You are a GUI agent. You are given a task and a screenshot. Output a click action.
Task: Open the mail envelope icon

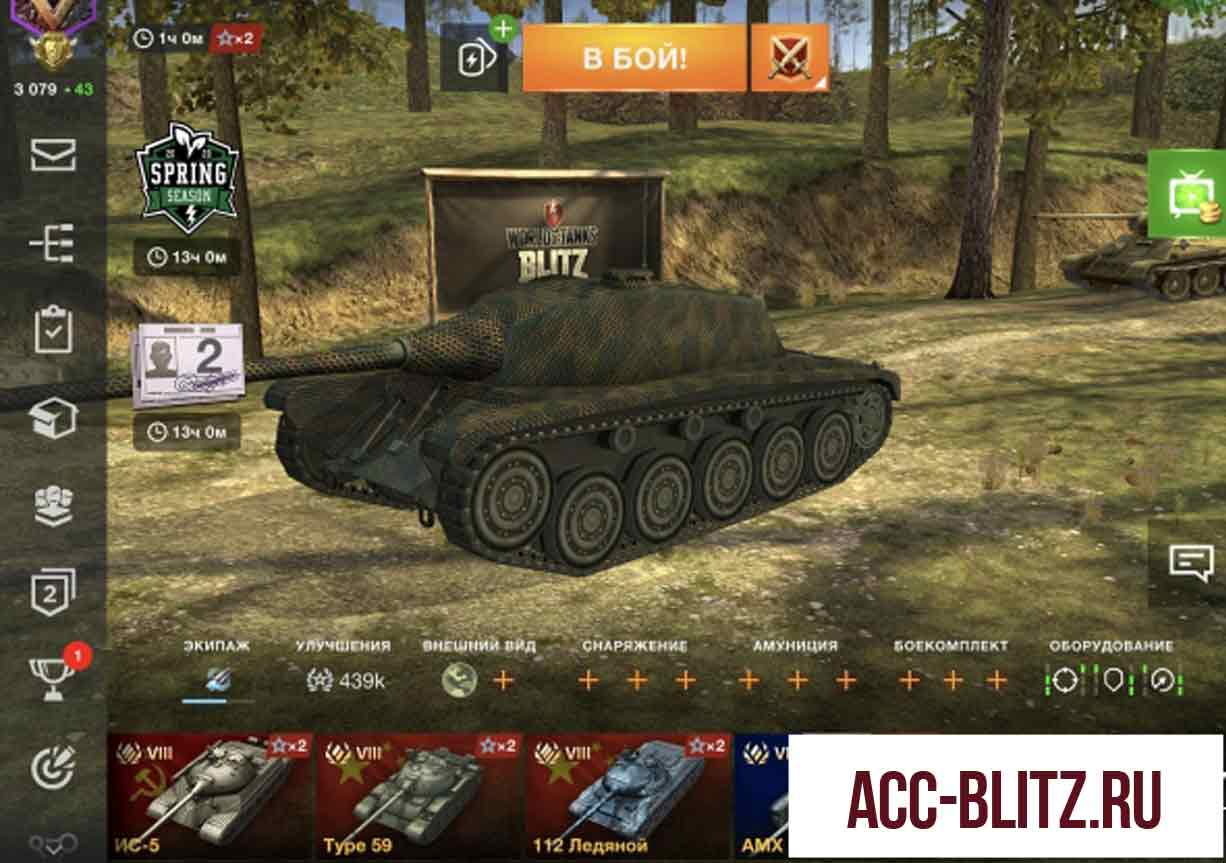53,156
